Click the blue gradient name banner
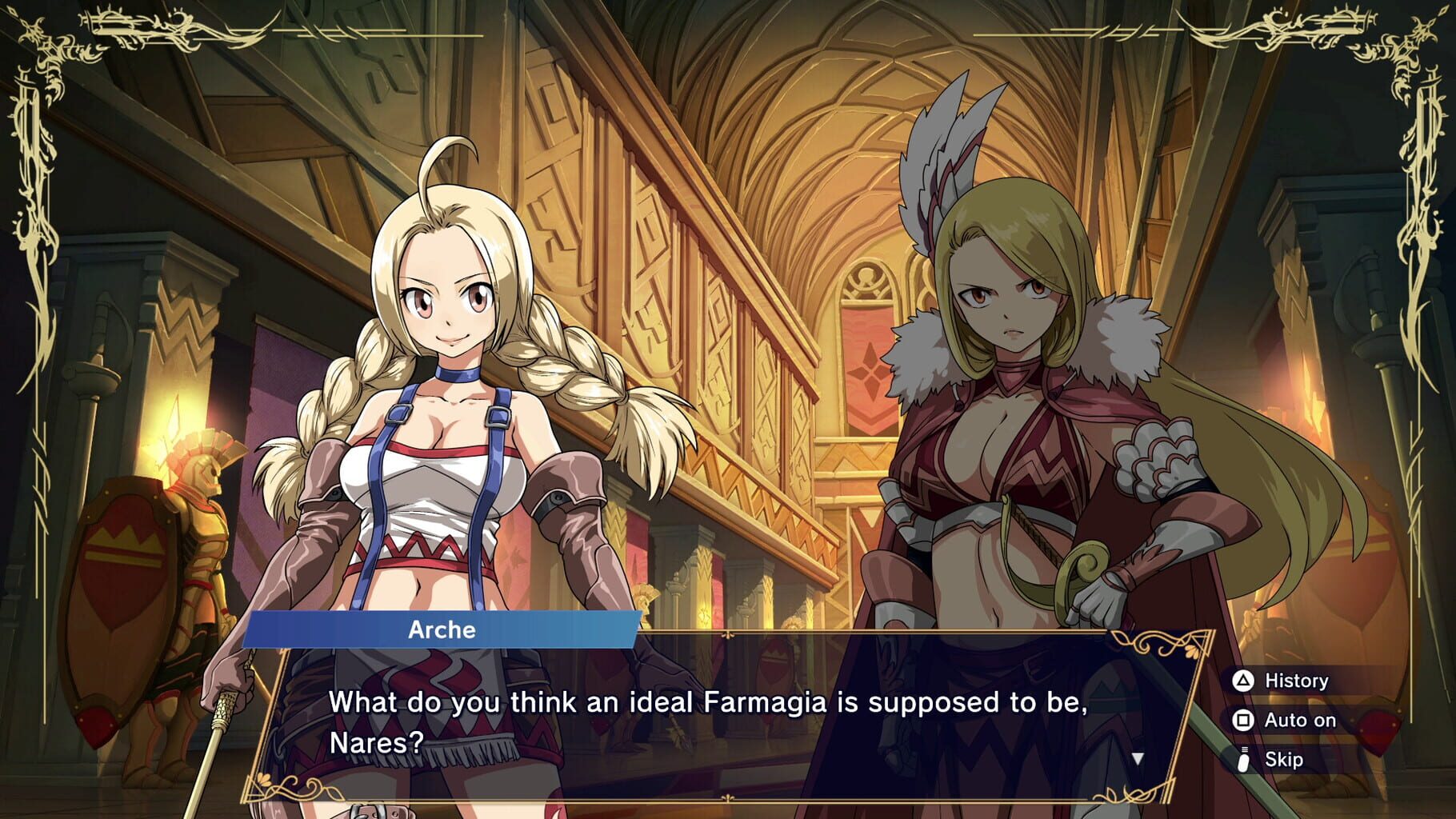The height and width of the screenshot is (819, 1456). click(441, 630)
